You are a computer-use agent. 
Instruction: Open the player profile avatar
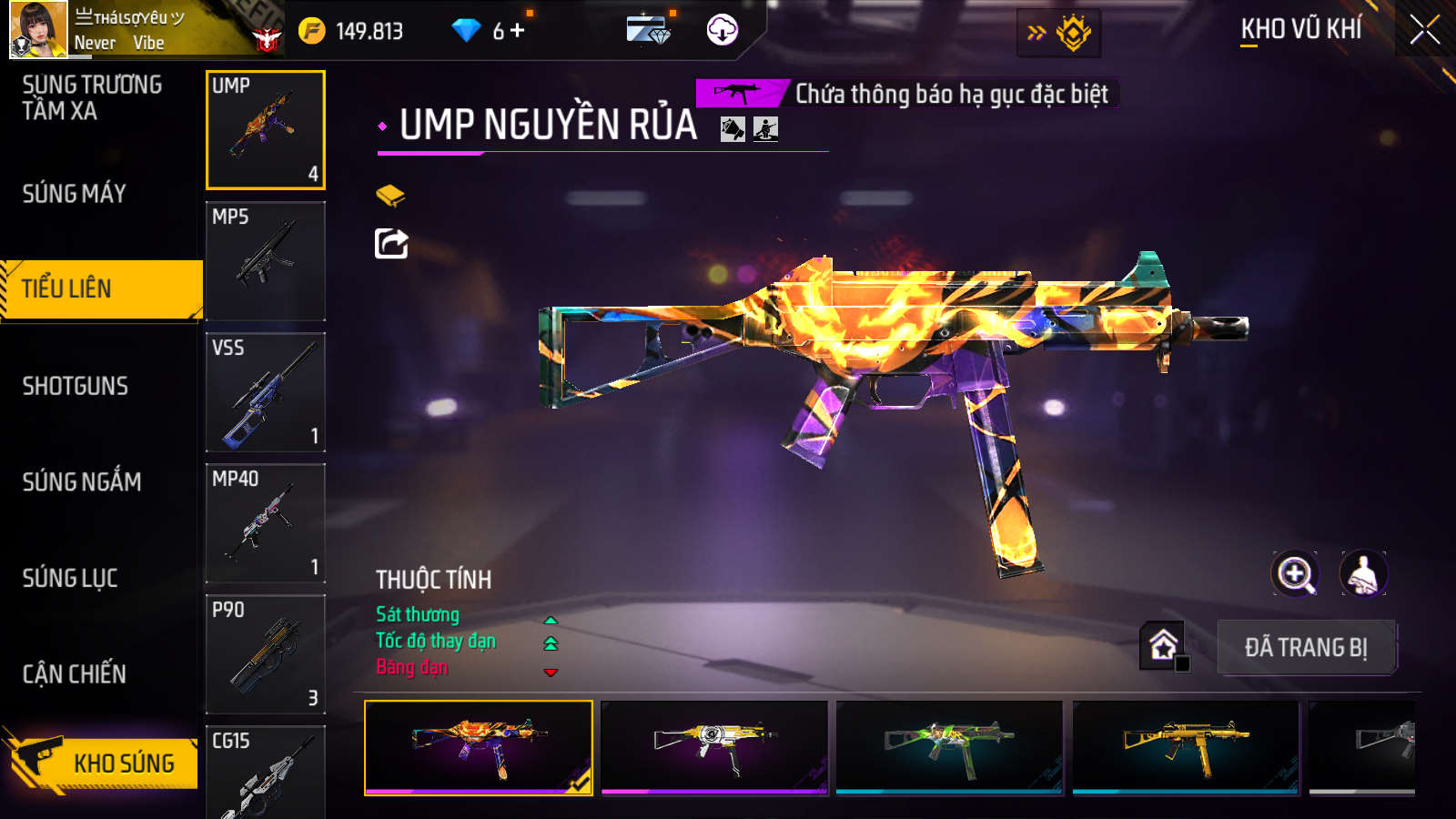click(38, 30)
